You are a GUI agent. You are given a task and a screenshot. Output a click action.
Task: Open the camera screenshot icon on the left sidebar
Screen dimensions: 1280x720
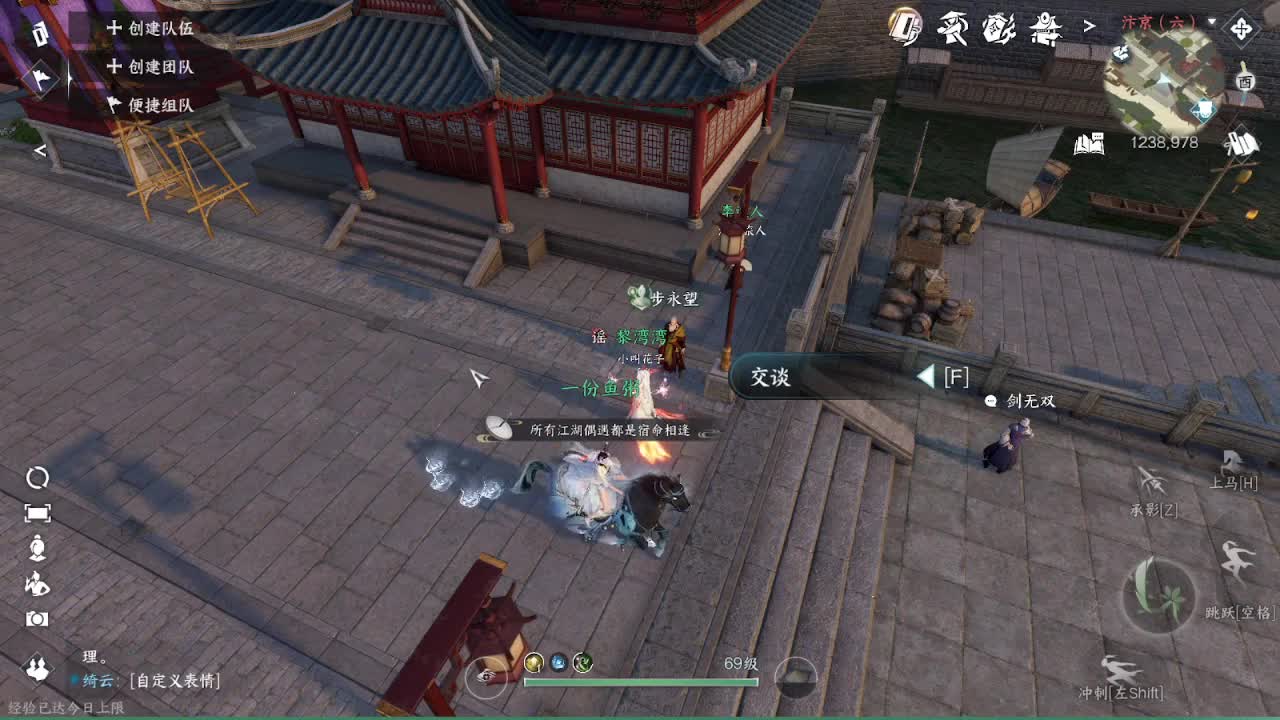[x=38, y=618]
